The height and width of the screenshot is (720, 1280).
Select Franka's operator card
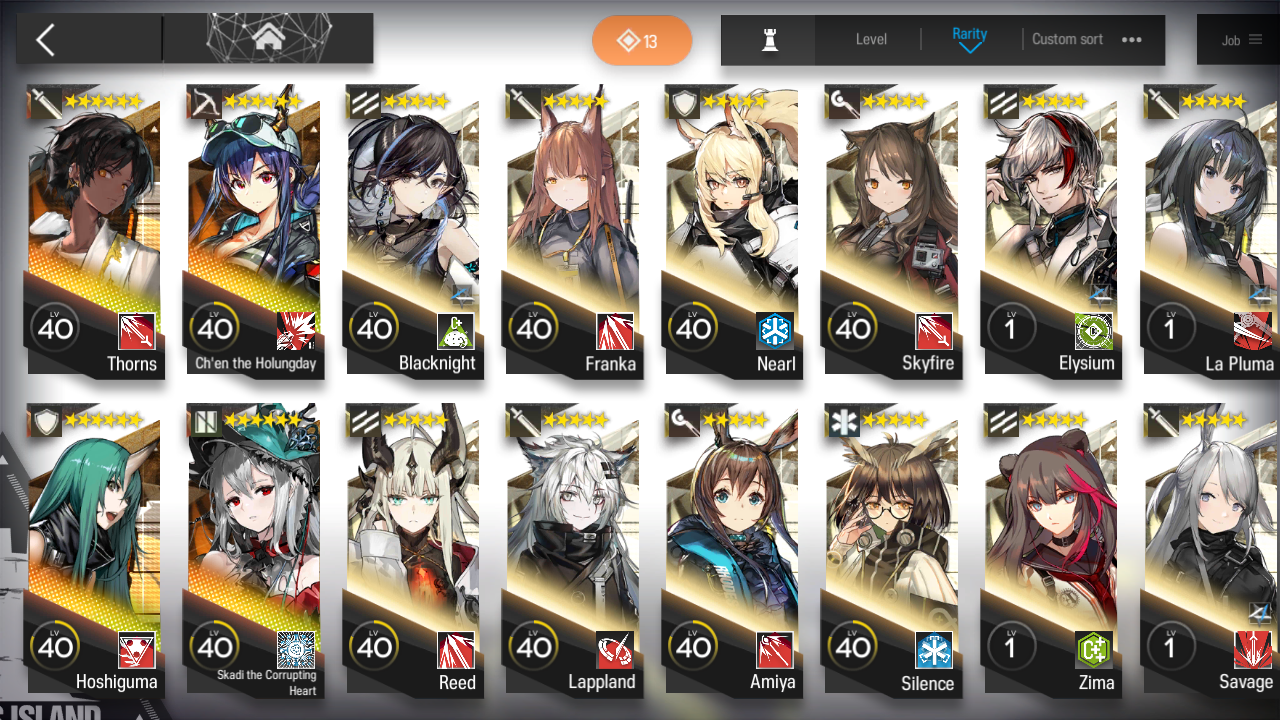click(x=572, y=230)
